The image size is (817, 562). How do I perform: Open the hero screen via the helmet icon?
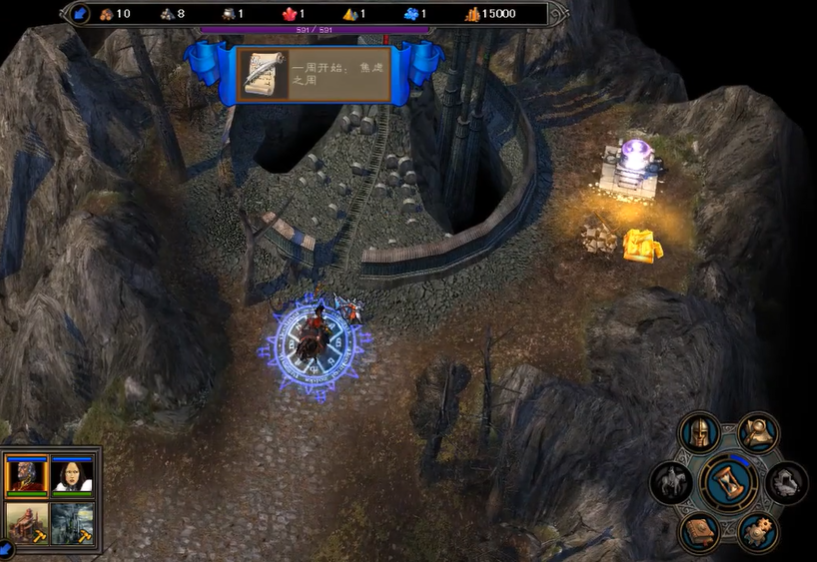699,433
